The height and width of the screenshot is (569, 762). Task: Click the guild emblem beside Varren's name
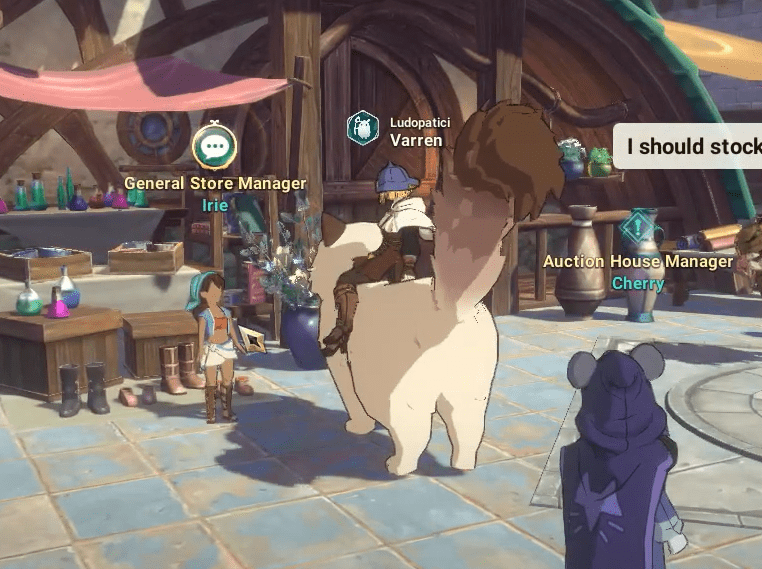(363, 129)
